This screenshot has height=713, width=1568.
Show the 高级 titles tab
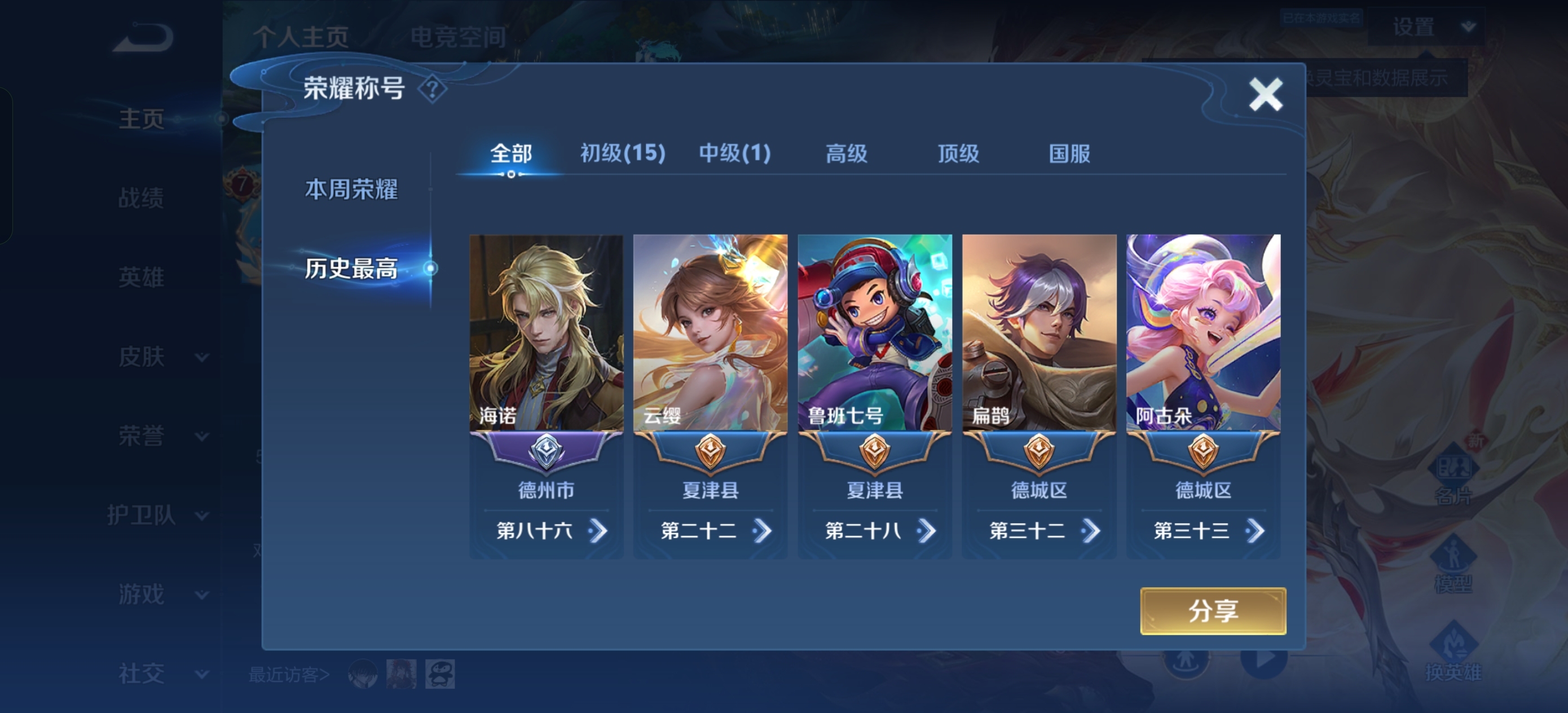pyautogui.click(x=846, y=153)
